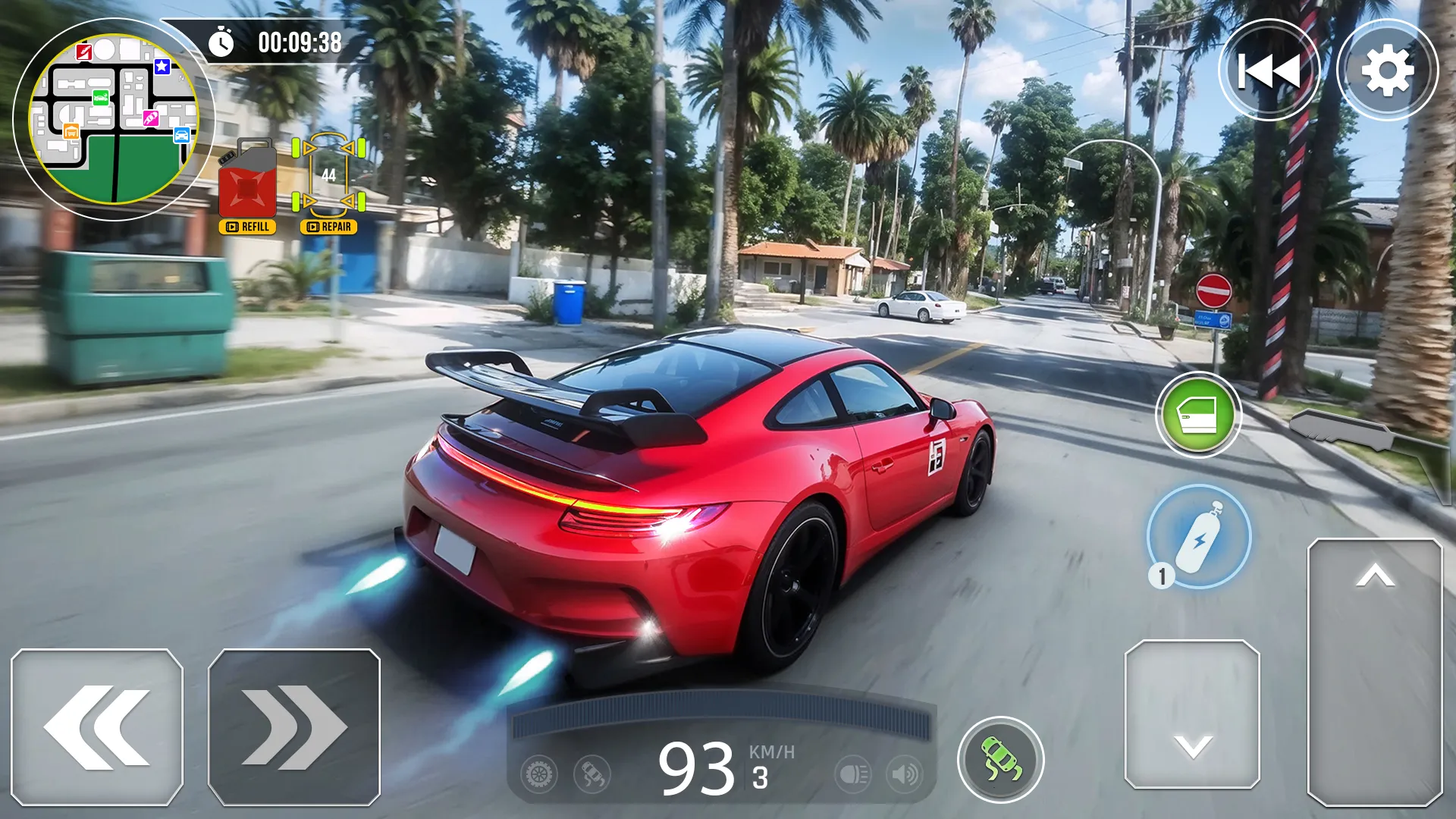This screenshot has width=1456, height=819.
Task: Open the circular city minimap
Action: click(x=114, y=120)
